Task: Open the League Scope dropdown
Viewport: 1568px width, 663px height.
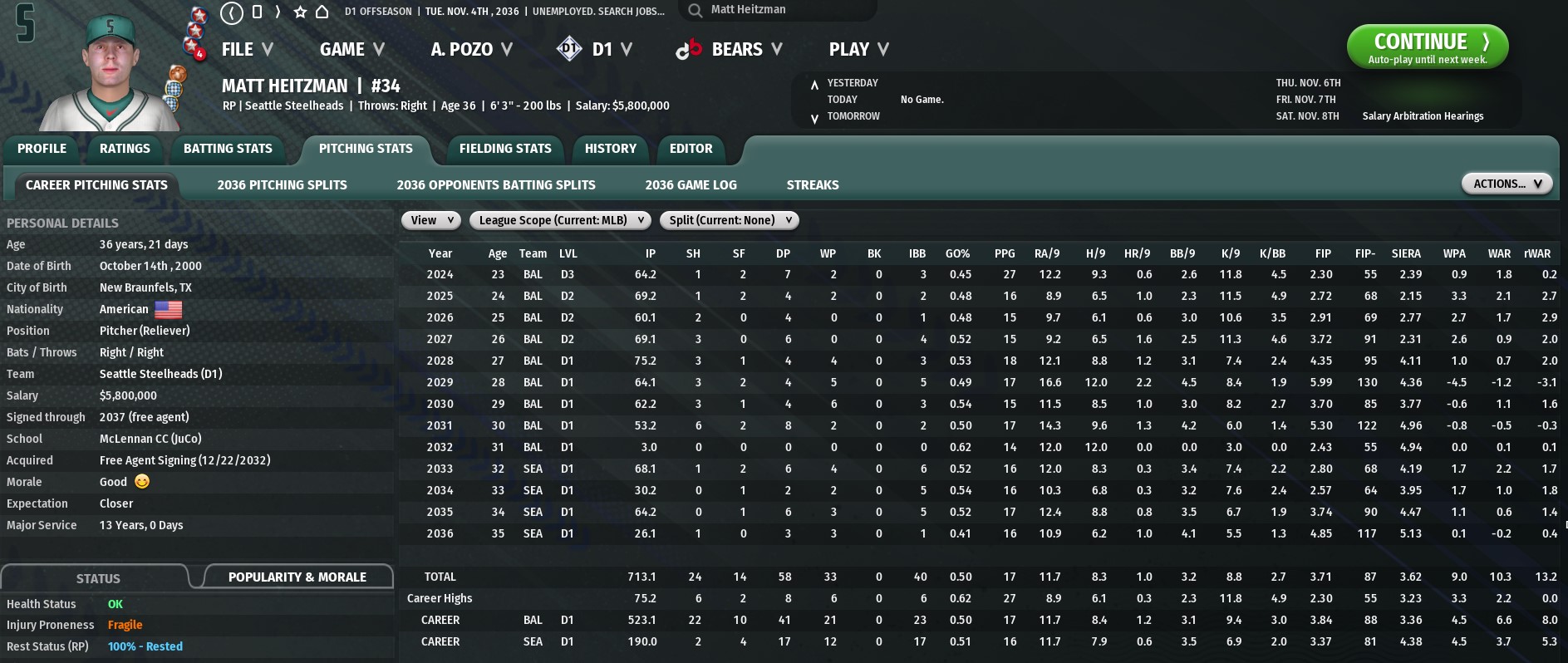Action: coord(560,220)
